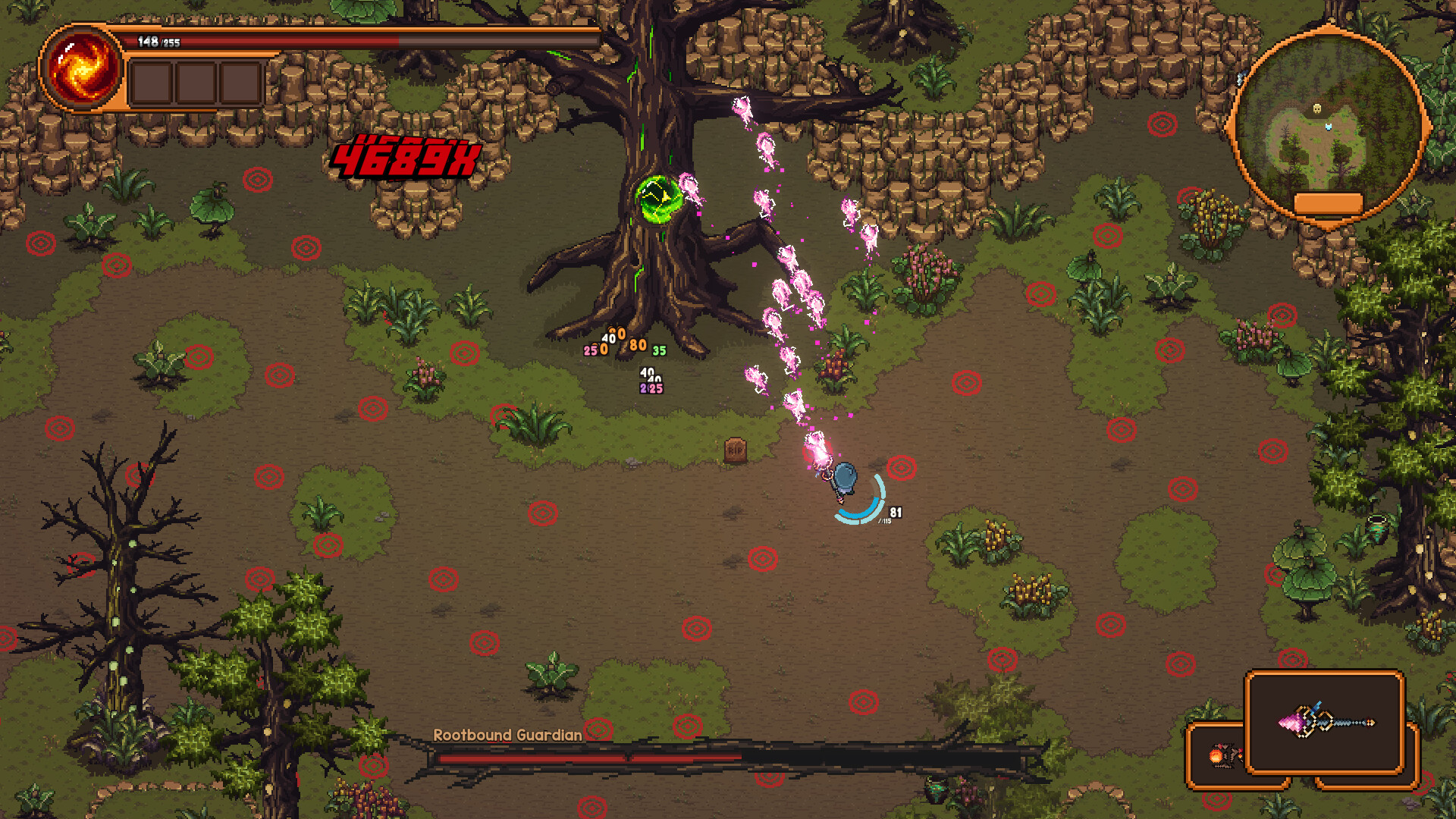
Task: Click the skull marker on the minimap
Action: pyautogui.click(x=1317, y=108)
